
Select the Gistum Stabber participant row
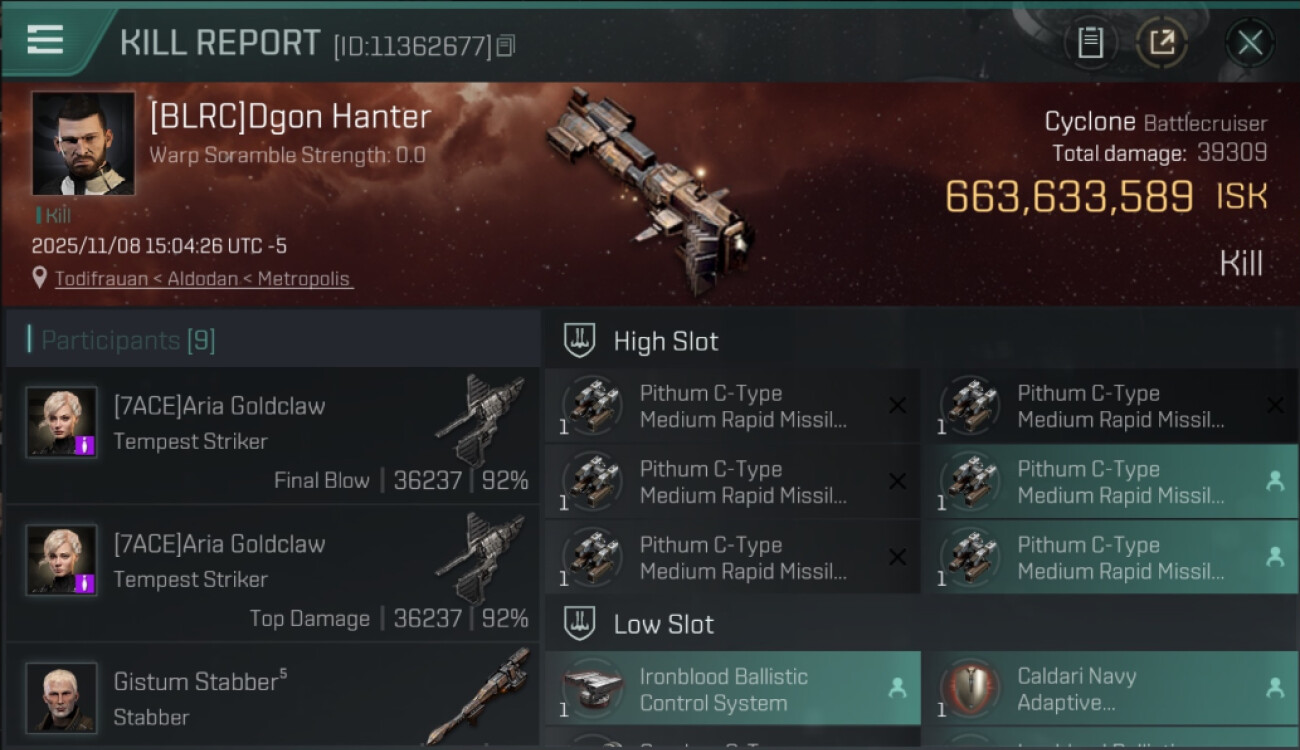point(272,696)
